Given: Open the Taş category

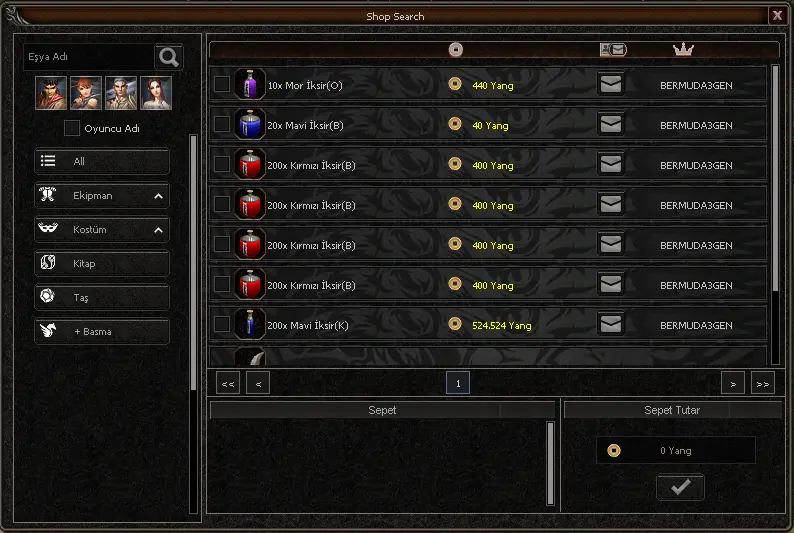Looking at the screenshot, I should click(101, 298).
